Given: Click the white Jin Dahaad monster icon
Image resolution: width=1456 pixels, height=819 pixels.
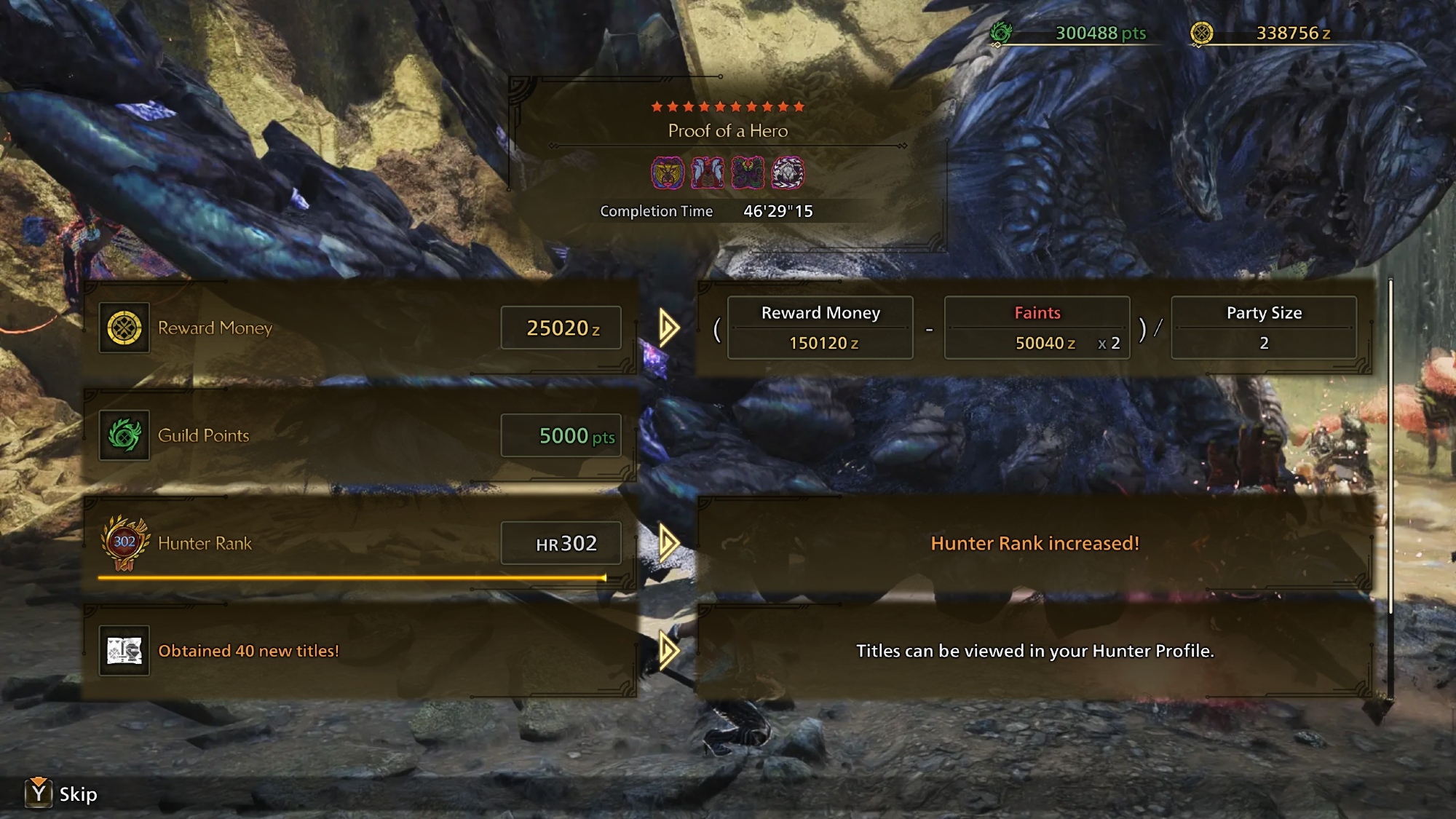Looking at the screenshot, I should [x=788, y=173].
